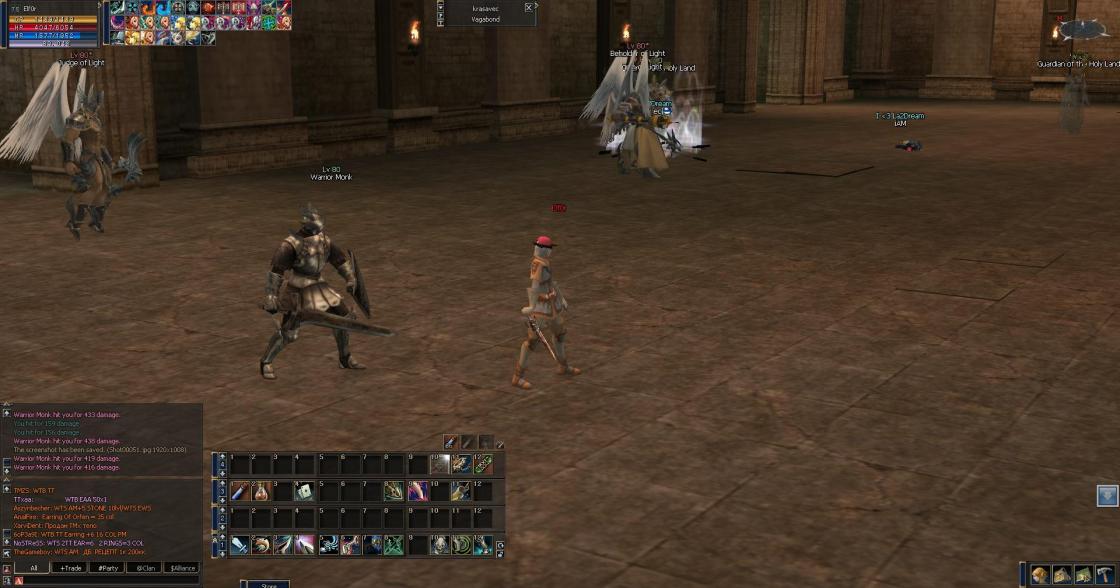Switch to the All chat tab

33,567
